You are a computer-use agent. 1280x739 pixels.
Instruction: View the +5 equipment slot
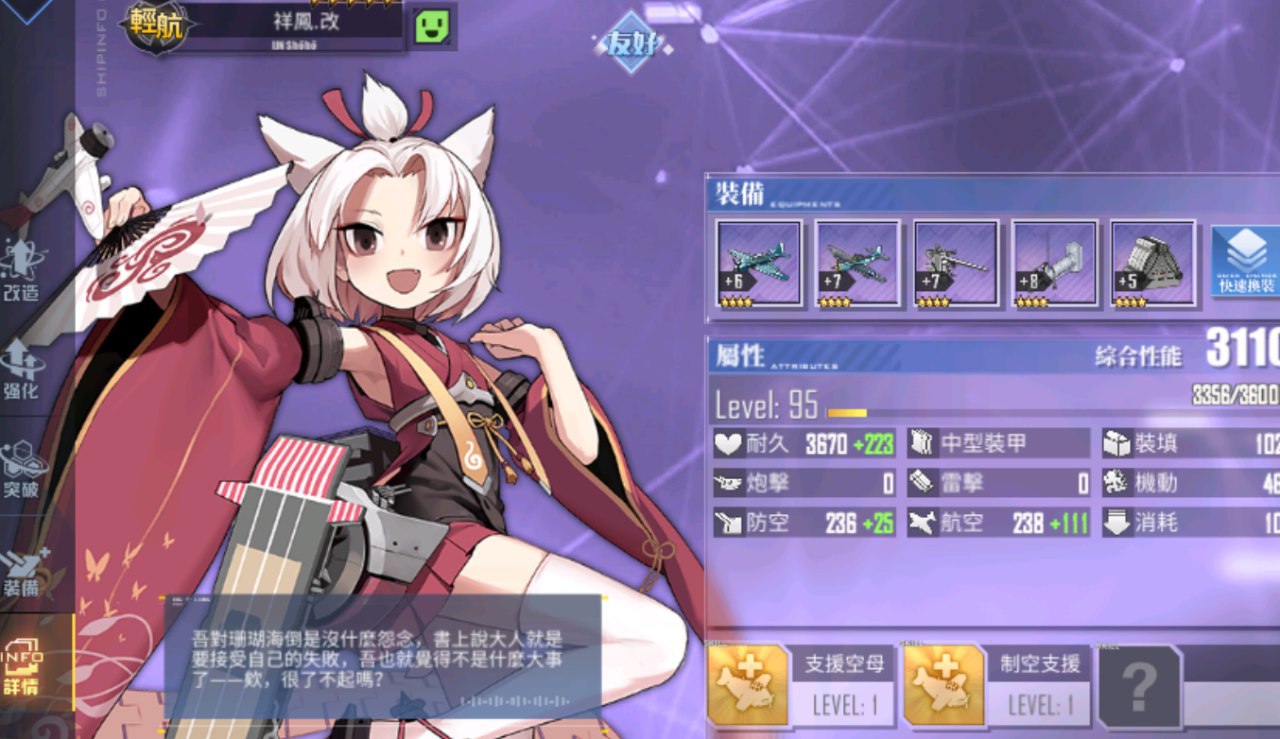pos(1153,263)
